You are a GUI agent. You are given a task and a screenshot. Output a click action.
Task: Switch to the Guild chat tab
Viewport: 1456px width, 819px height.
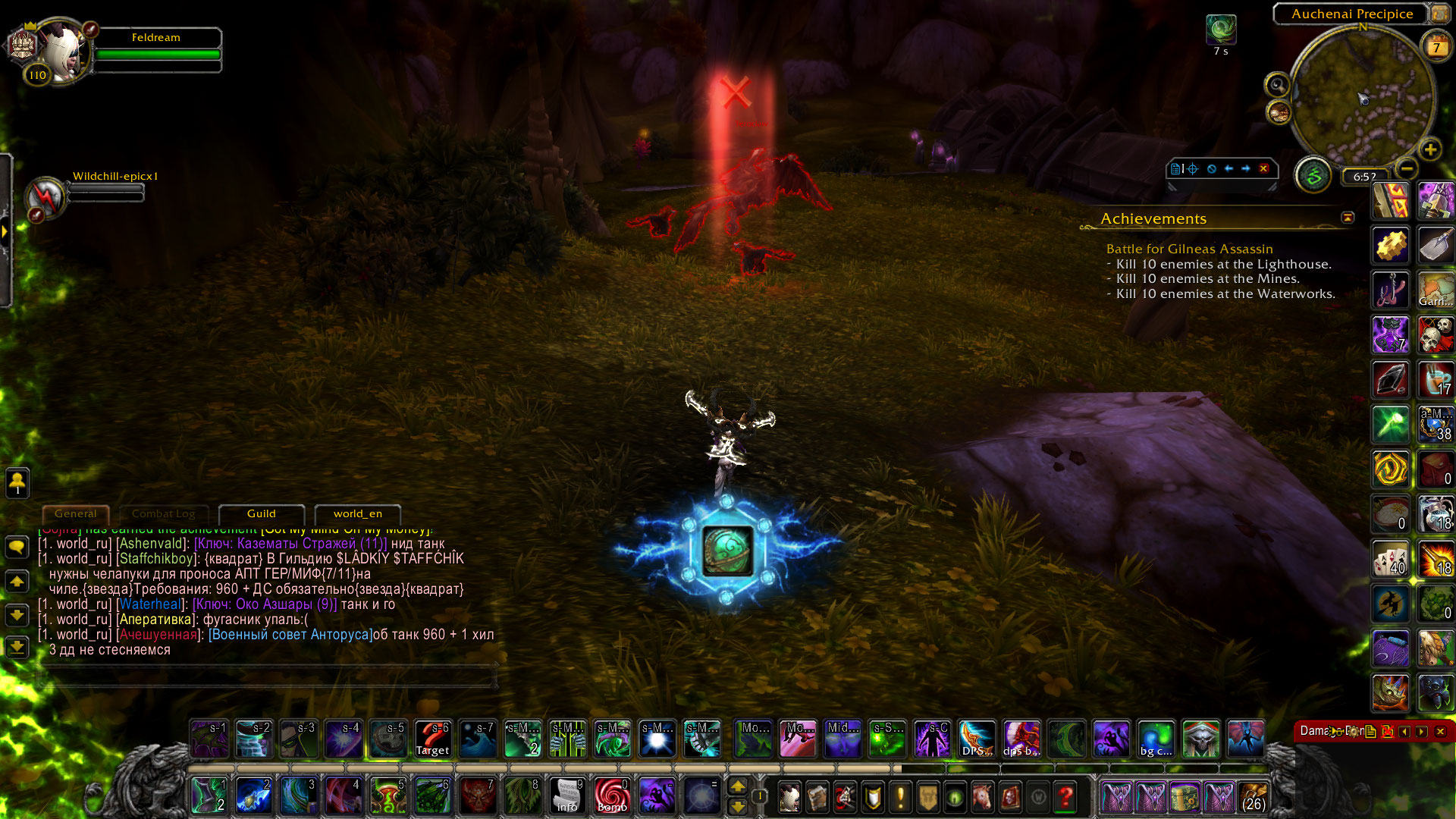(262, 514)
